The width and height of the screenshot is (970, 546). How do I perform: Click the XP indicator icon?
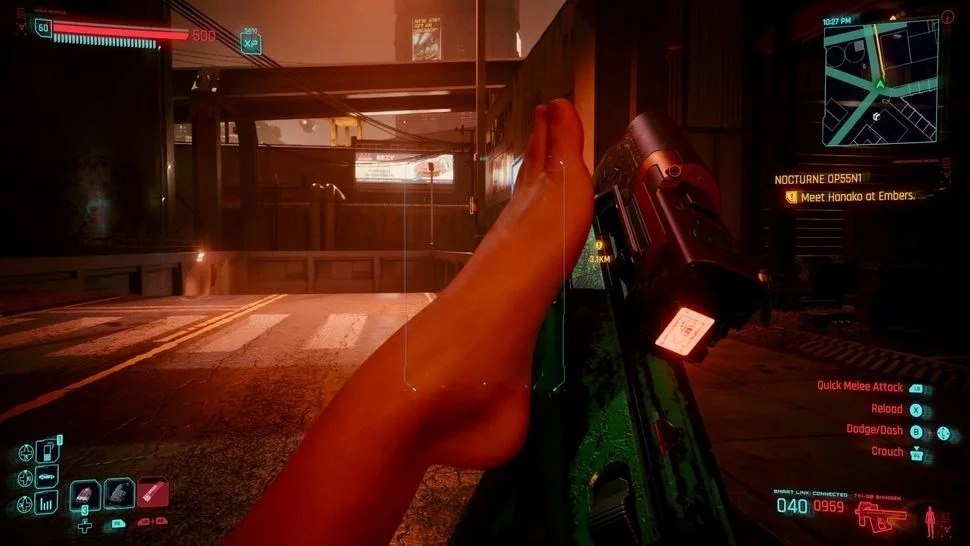click(x=251, y=43)
